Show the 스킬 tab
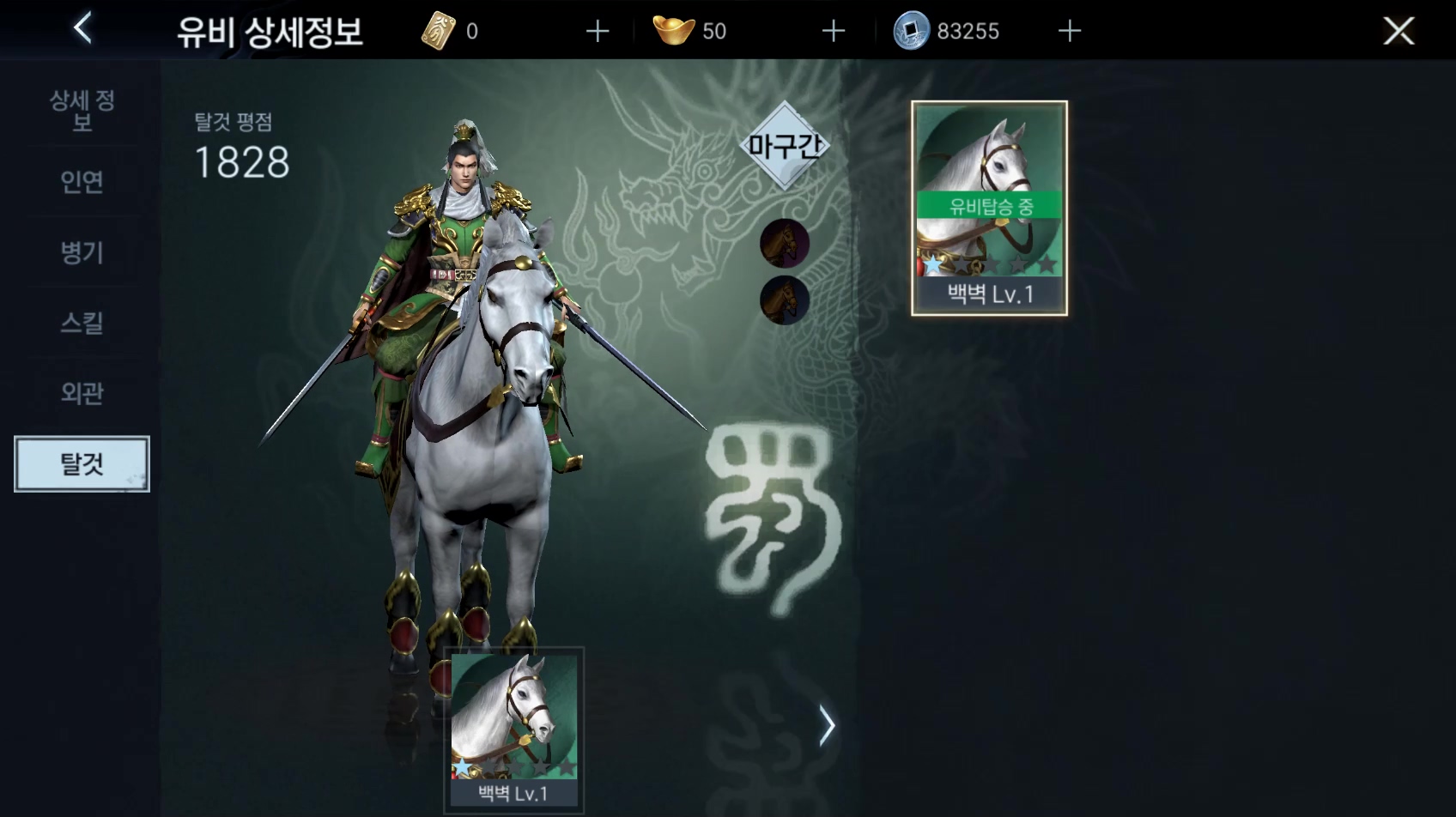 [x=82, y=323]
